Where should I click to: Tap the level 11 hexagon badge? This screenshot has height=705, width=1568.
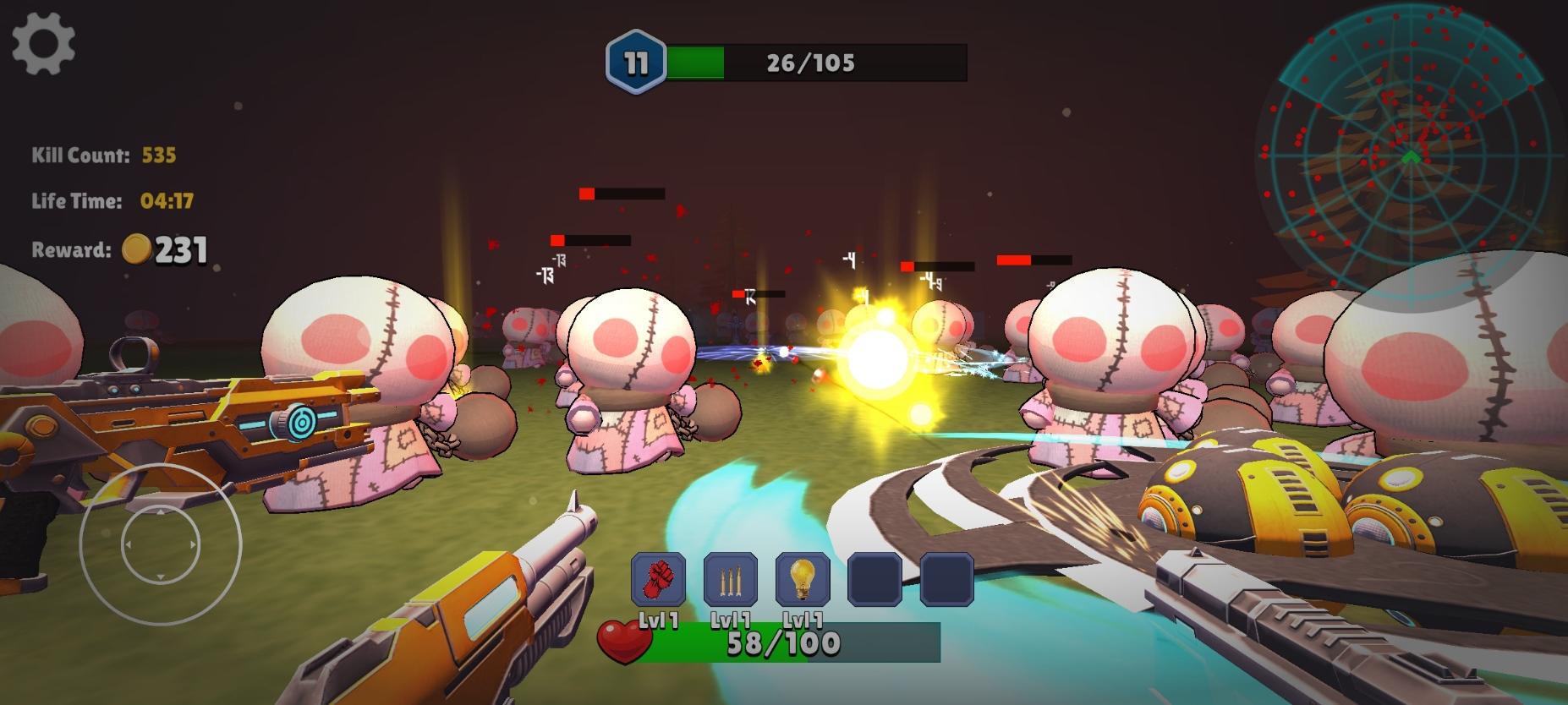(x=635, y=58)
